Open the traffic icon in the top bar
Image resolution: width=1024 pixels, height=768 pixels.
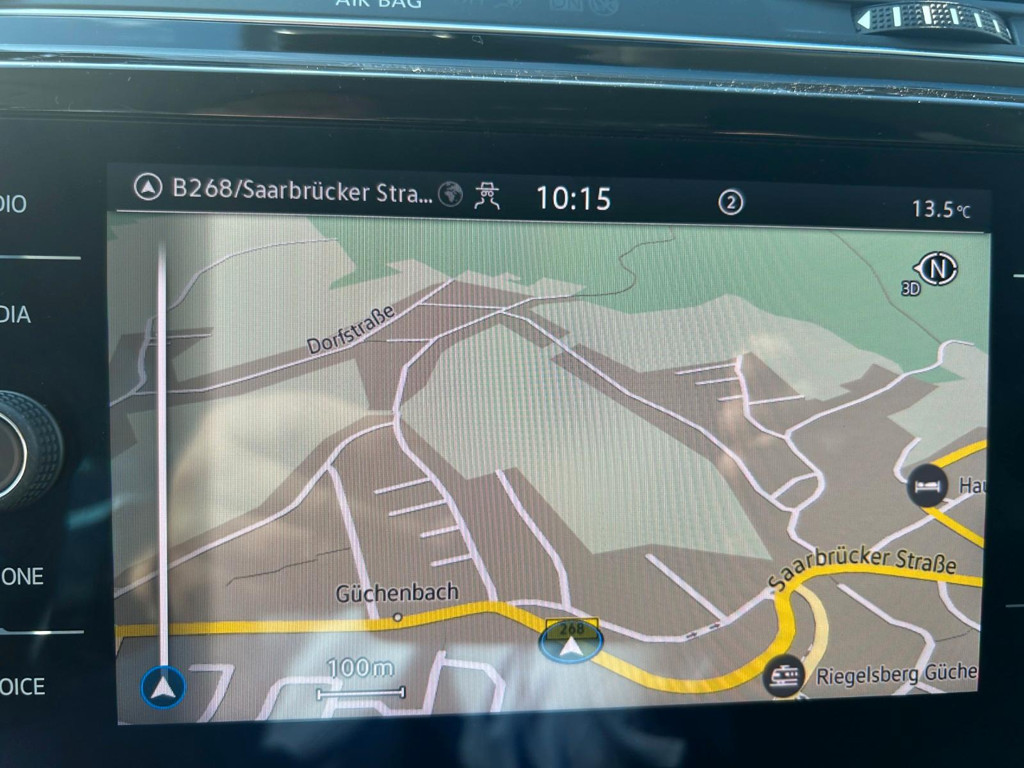[x=487, y=195]
